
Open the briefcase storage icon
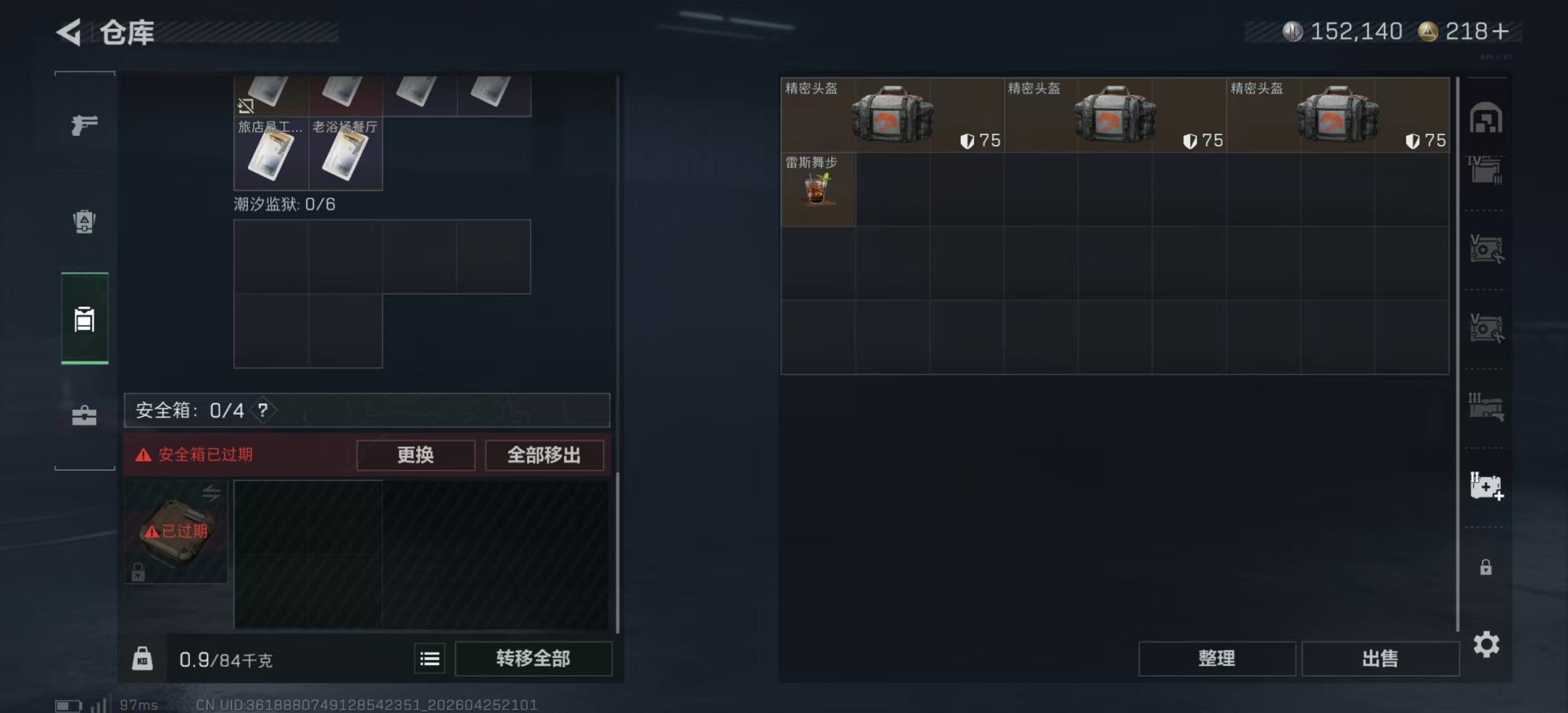pos(84,417)
